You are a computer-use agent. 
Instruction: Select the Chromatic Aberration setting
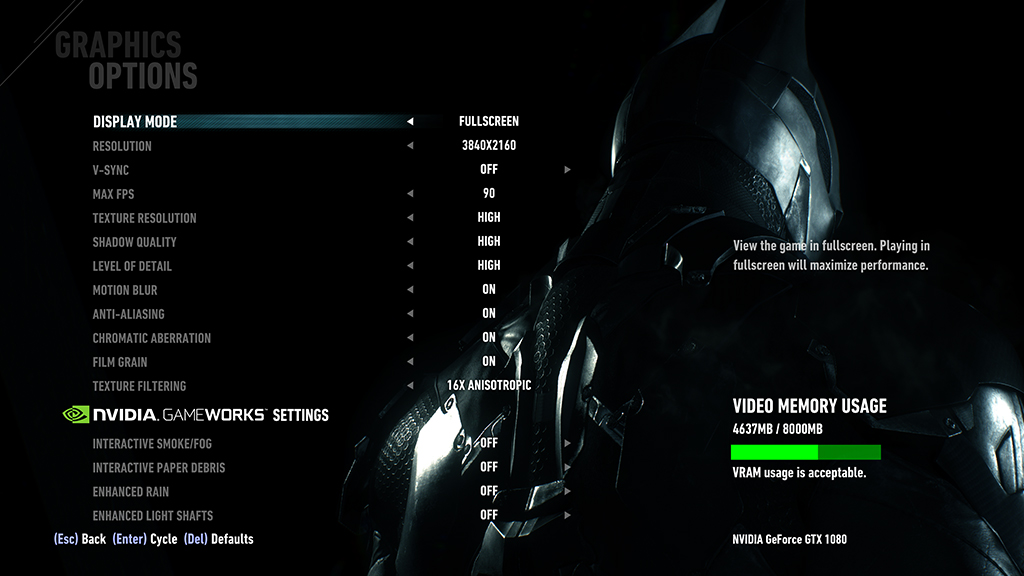click(151, 338)
